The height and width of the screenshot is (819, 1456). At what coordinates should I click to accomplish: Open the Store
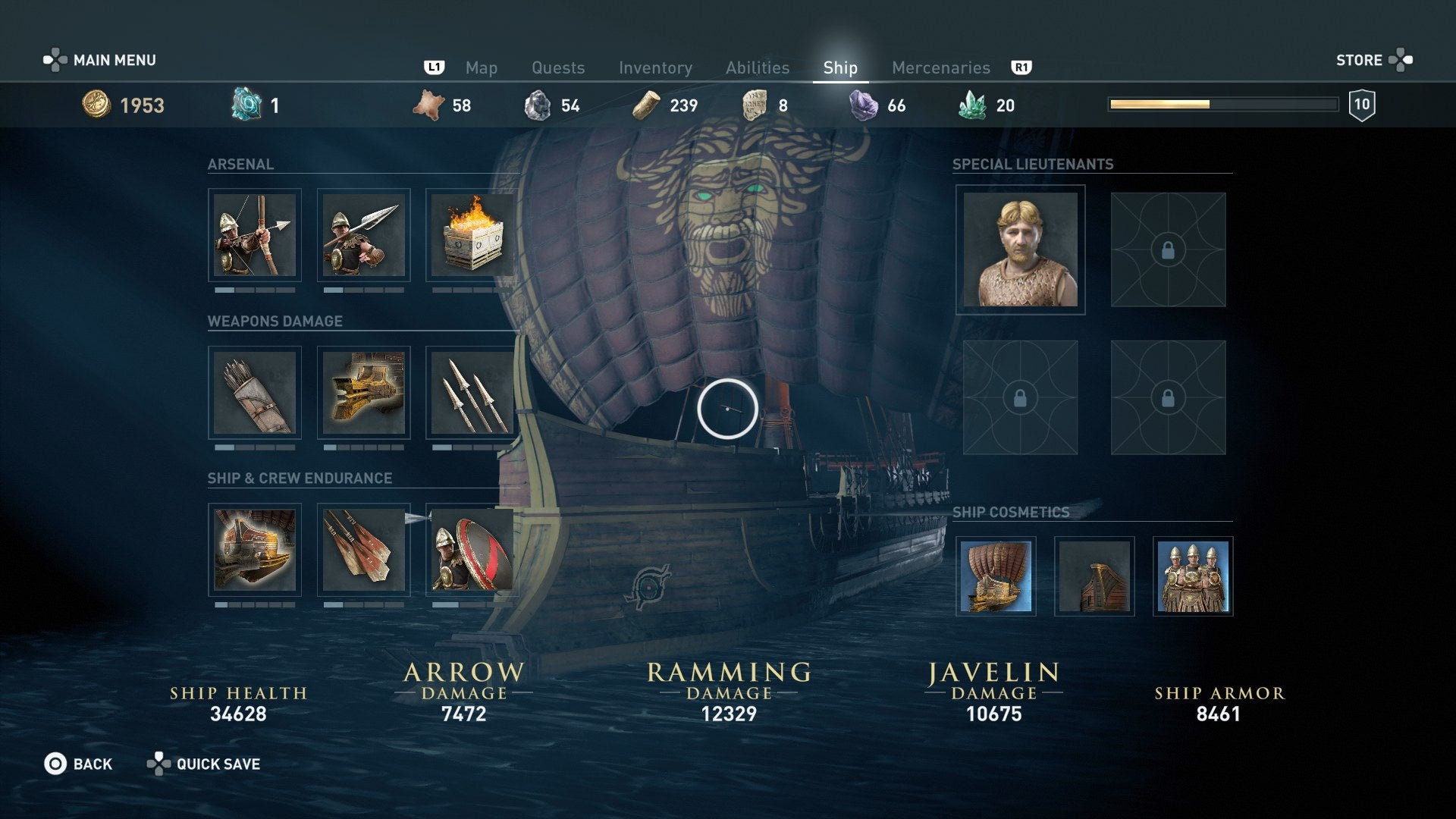[1361, 59]
